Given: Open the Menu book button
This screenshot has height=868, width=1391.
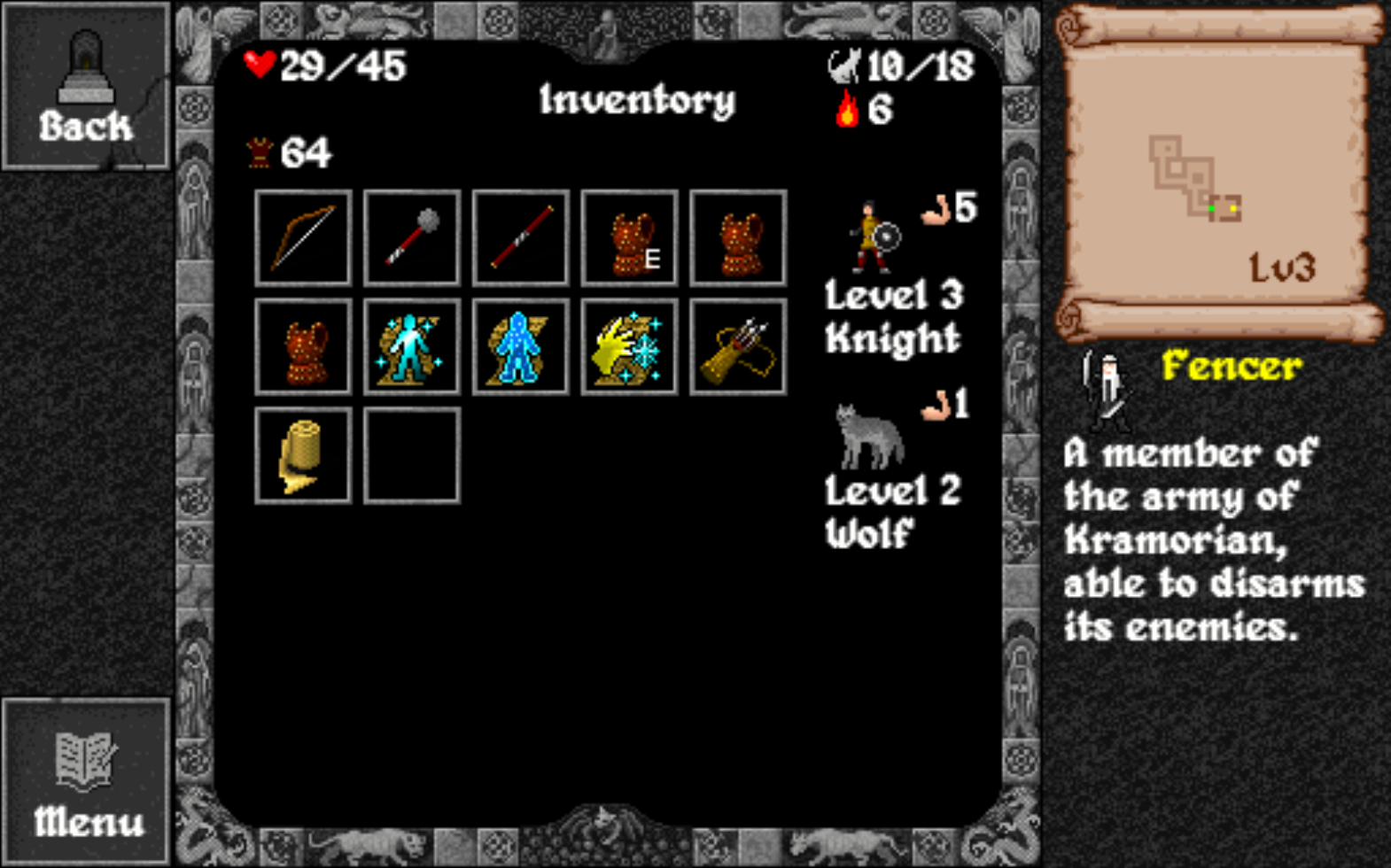Looking at the screenshot, I should pyautogui.click(x=86, y=782).
